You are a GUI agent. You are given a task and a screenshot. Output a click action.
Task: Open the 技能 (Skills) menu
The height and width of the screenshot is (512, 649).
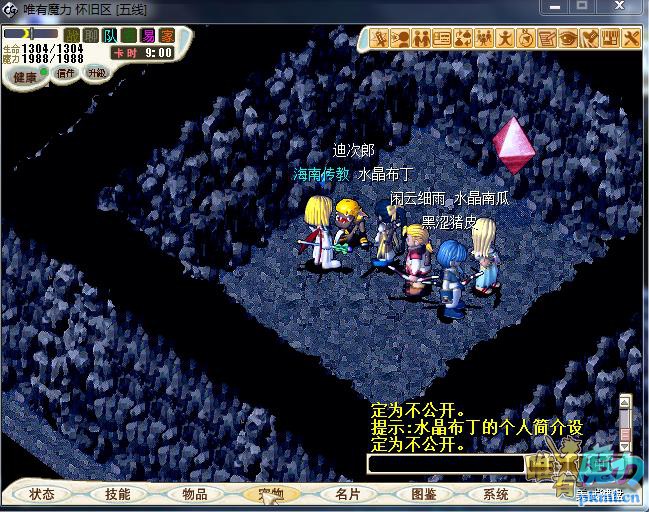coord(117,494)
